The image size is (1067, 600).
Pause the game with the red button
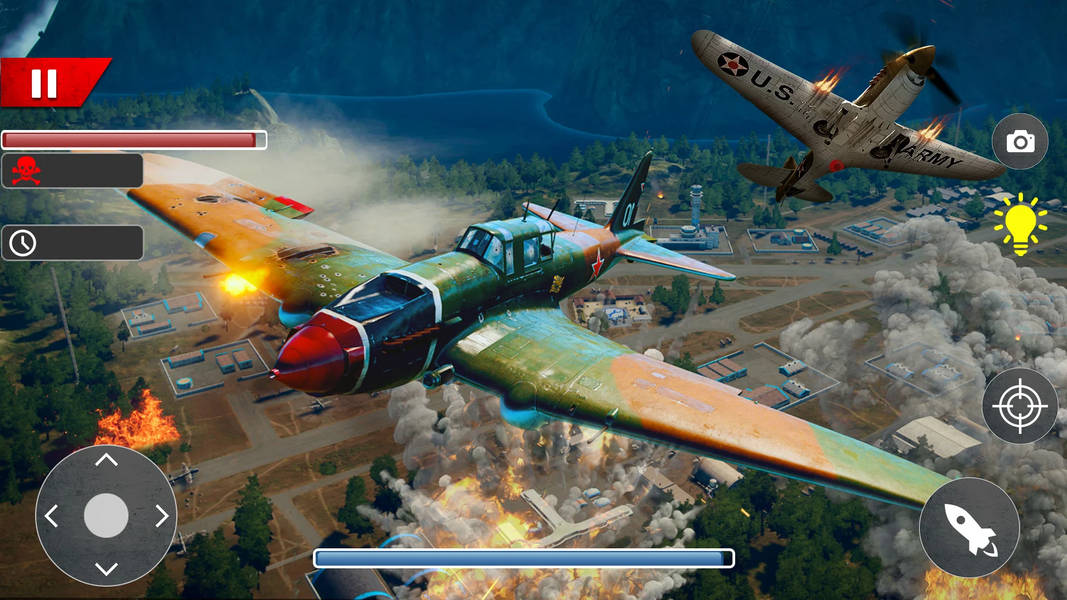click(44, 83)
